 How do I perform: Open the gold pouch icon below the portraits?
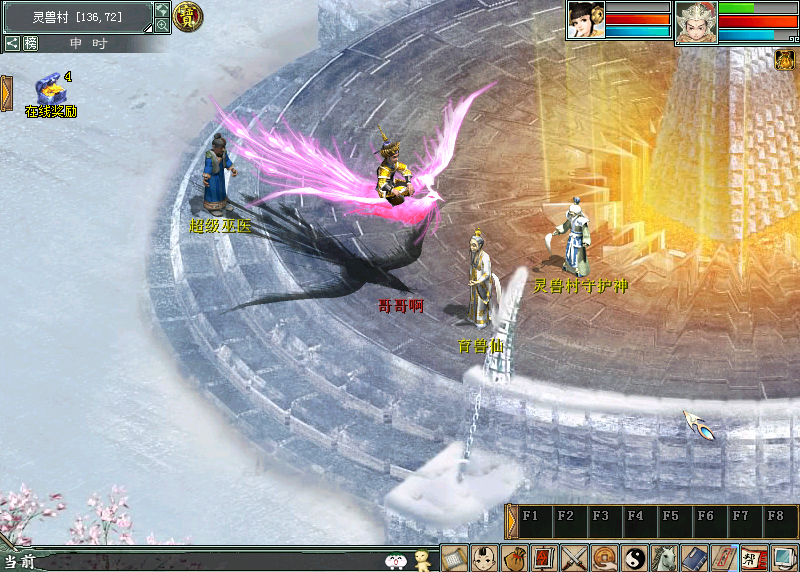click(x=785, y=60)
